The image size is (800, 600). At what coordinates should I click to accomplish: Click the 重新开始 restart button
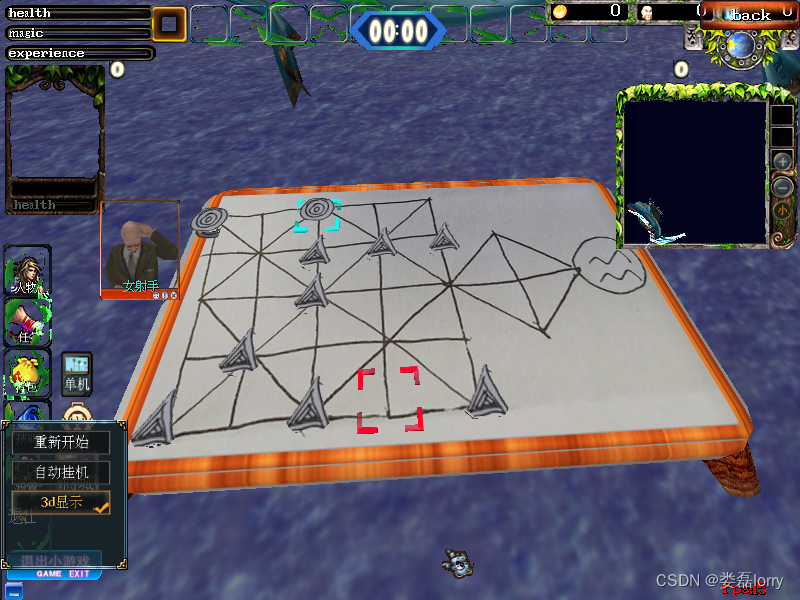pos(61,442)
